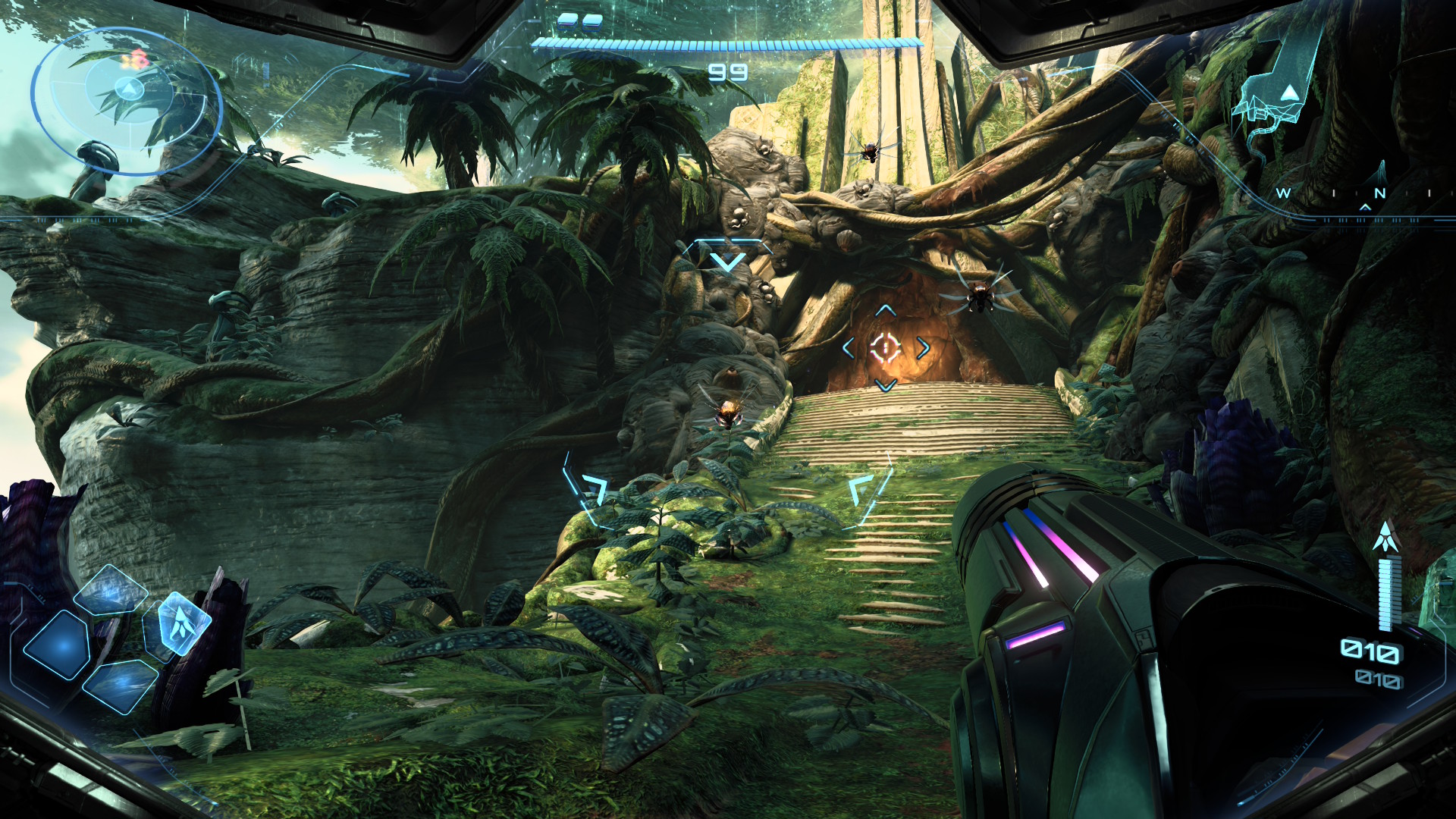Click the energy tank indicator above the health bar
This screenshot has height=819, width=1456.
tap(579, 23)
